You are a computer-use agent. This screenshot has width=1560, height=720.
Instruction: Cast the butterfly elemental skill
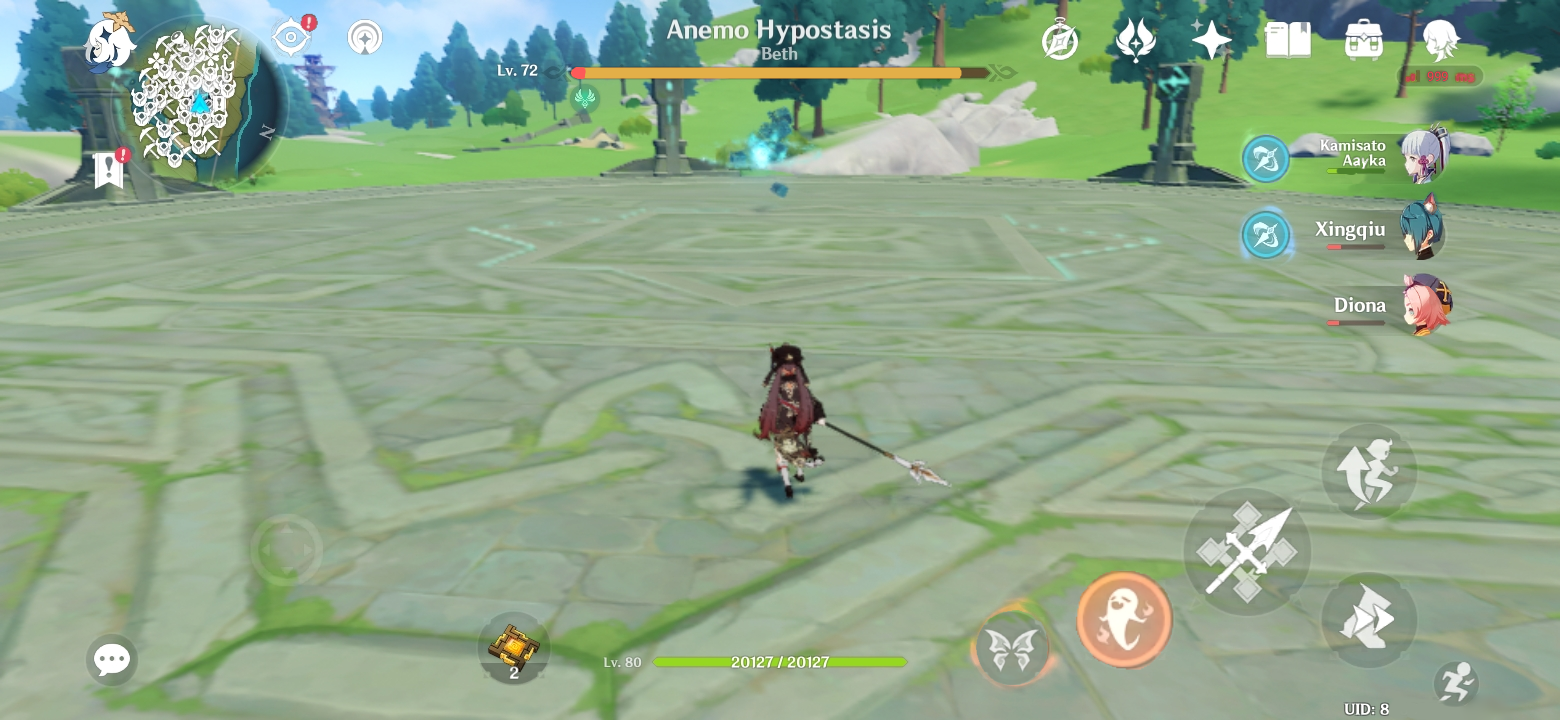[1013, 648]
